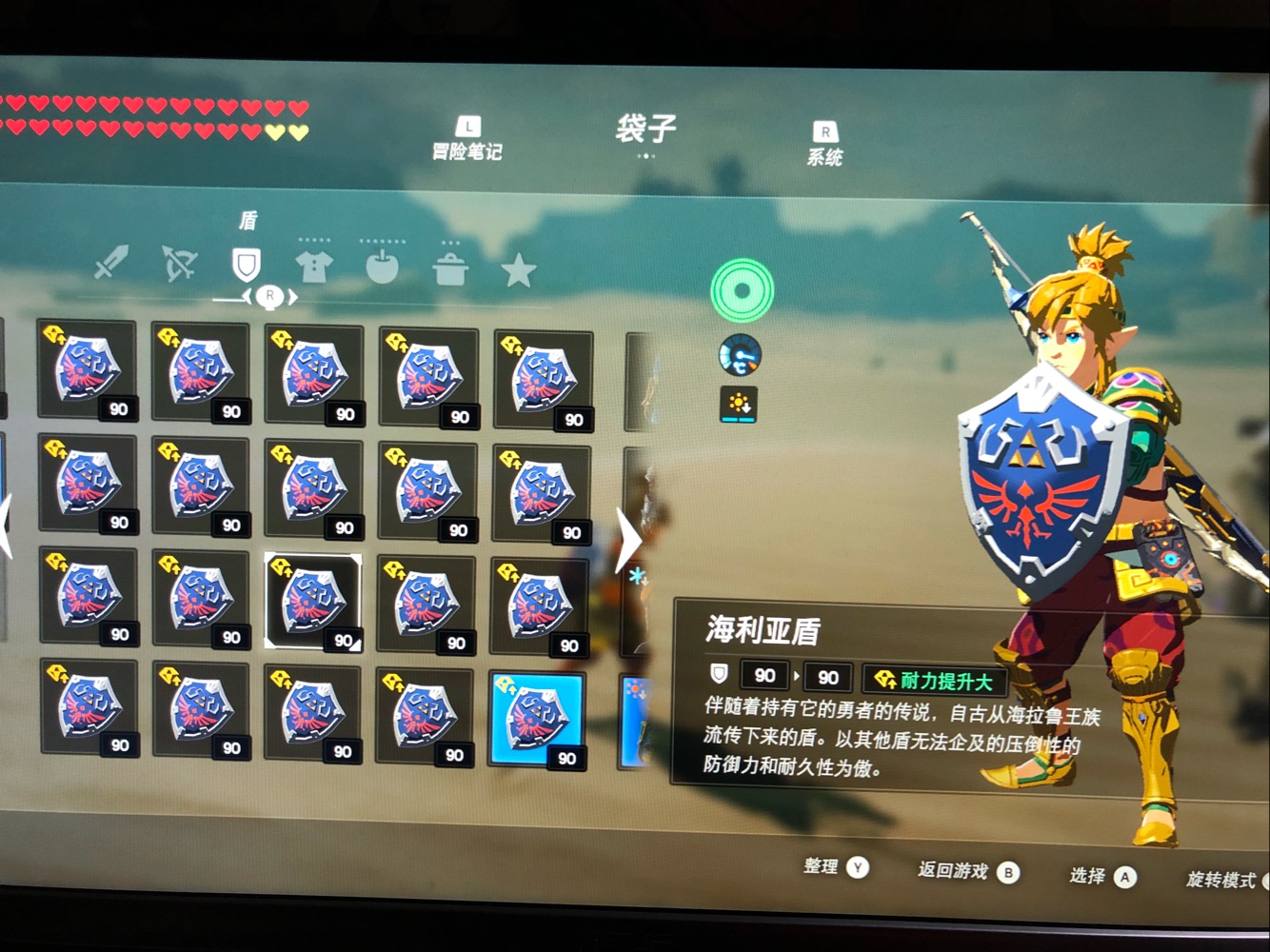Open the 系统 tab
Viewport: 1270px width, 952px height.
pyautogui.click(x=824, y=145)
